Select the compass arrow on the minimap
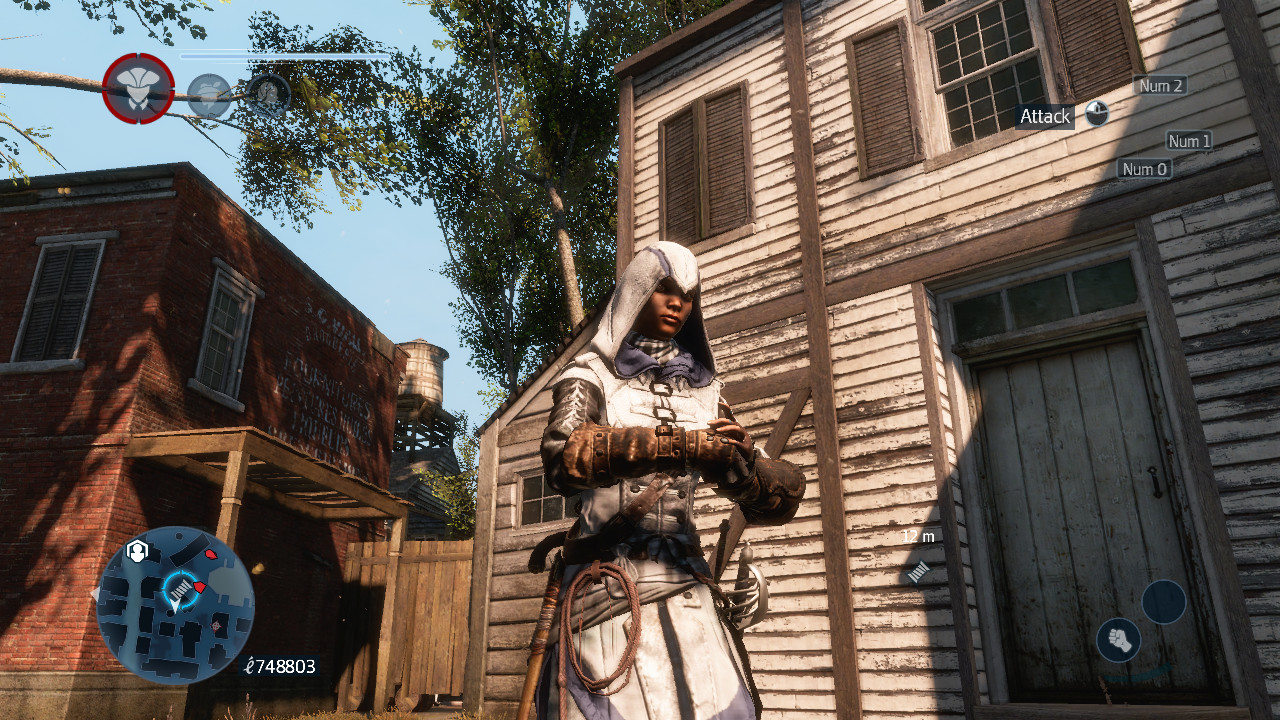Image resolution: width=1280 pixels, height=720 pixels. click(175, 606)
